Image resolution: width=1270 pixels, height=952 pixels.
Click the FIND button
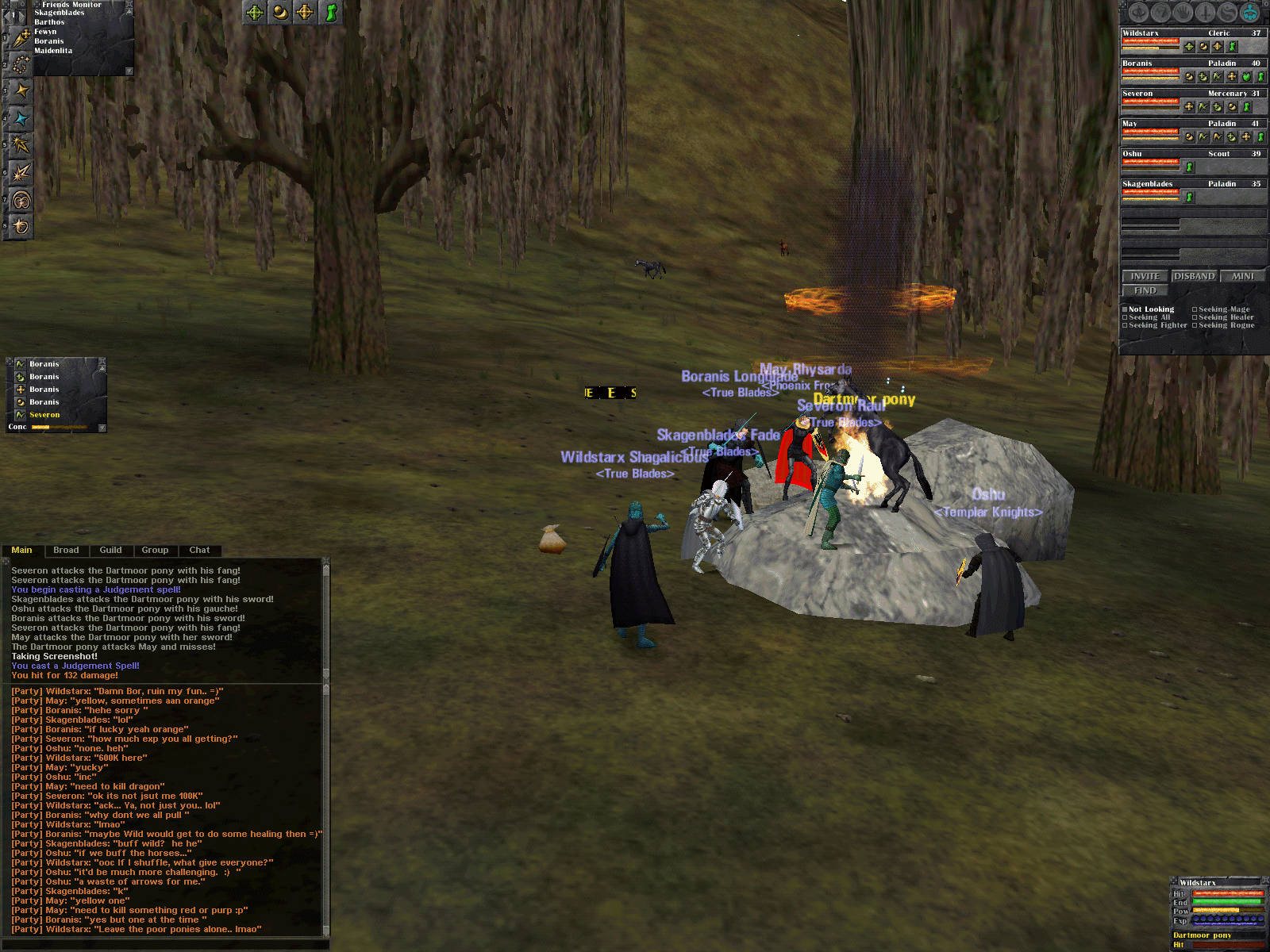pos(1145,290)
